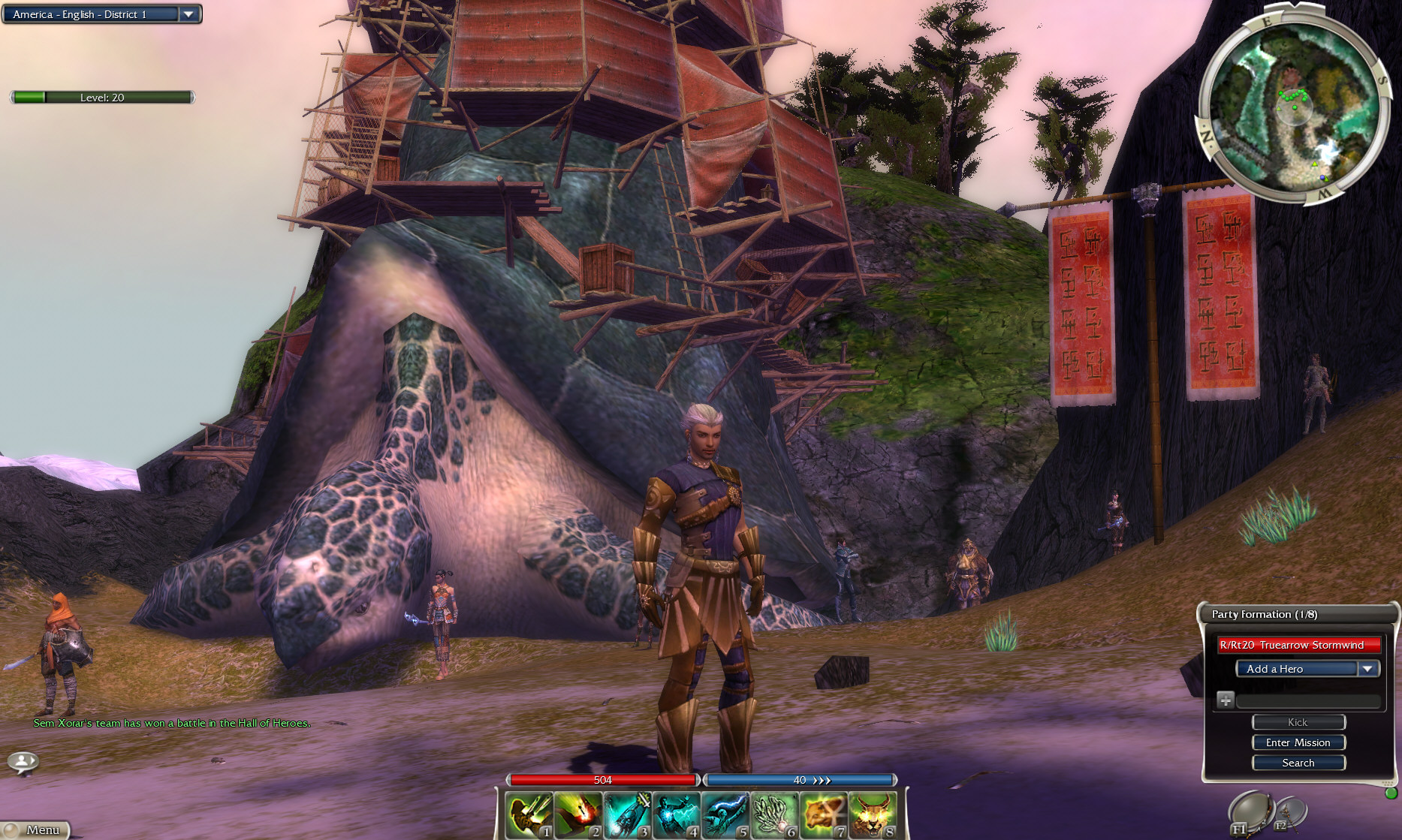Open the party Search button
1402x840 pixels.
pyautogui.click(x=1298, y=763)
